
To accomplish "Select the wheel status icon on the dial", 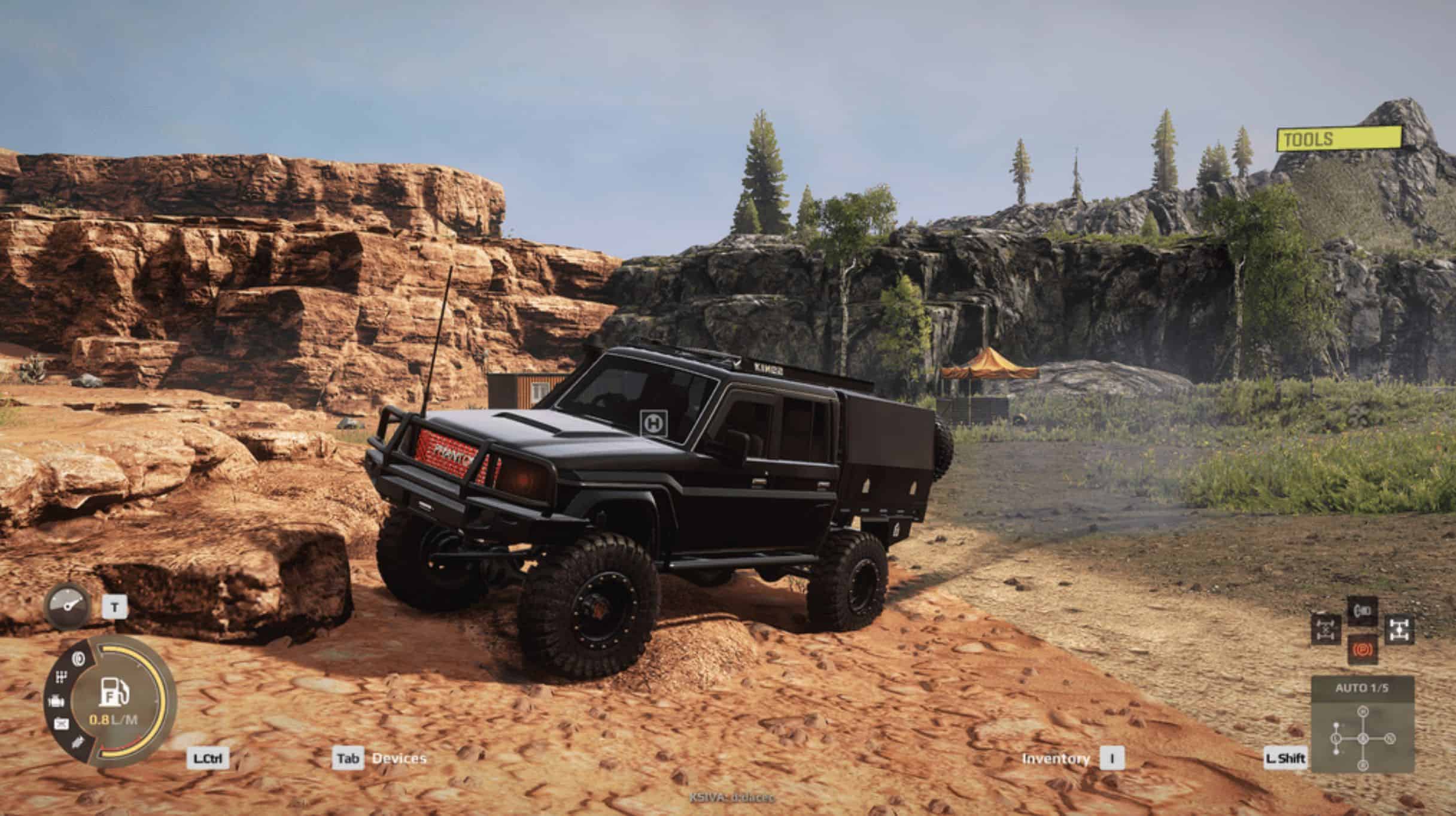I will pyautogui.click(x=78, y=659).
